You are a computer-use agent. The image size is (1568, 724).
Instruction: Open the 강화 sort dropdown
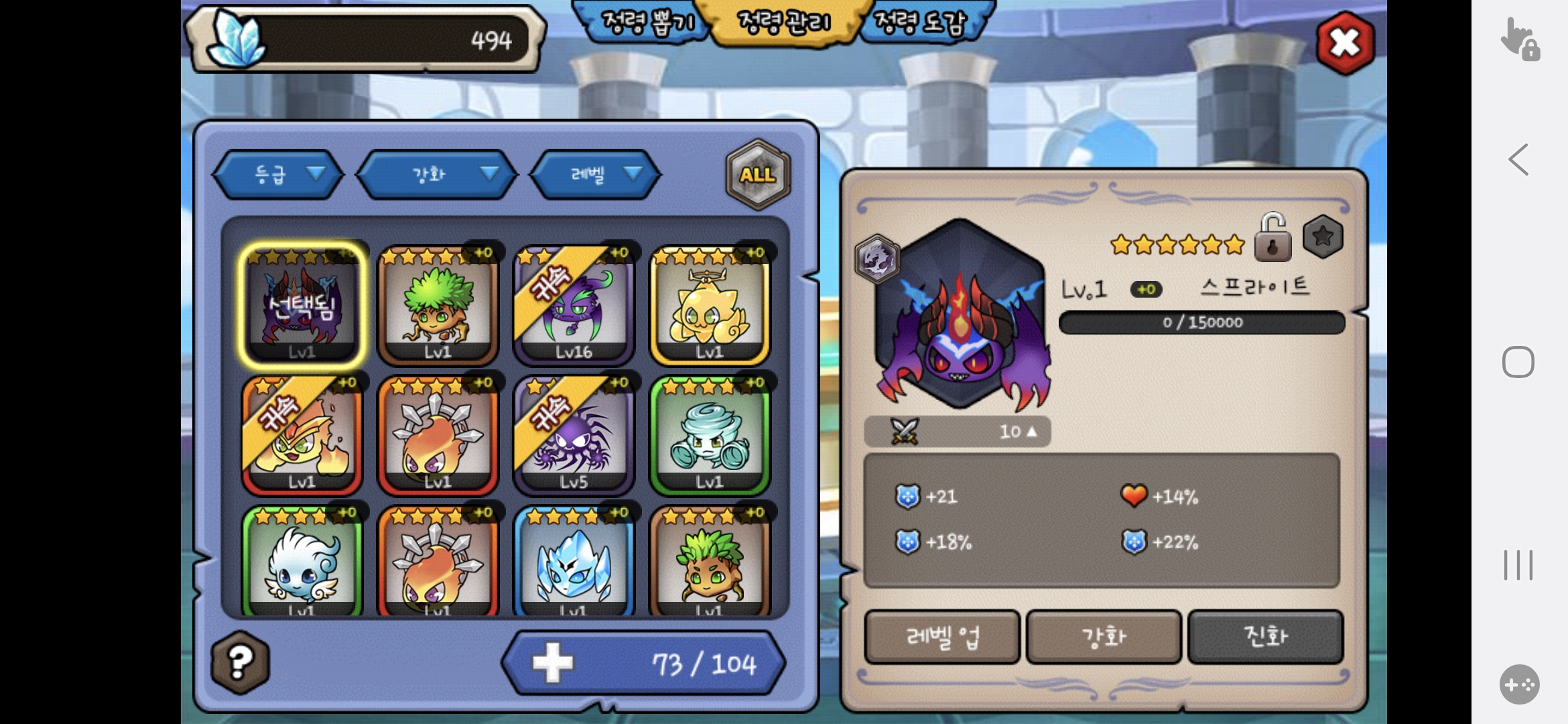(438, 175)
